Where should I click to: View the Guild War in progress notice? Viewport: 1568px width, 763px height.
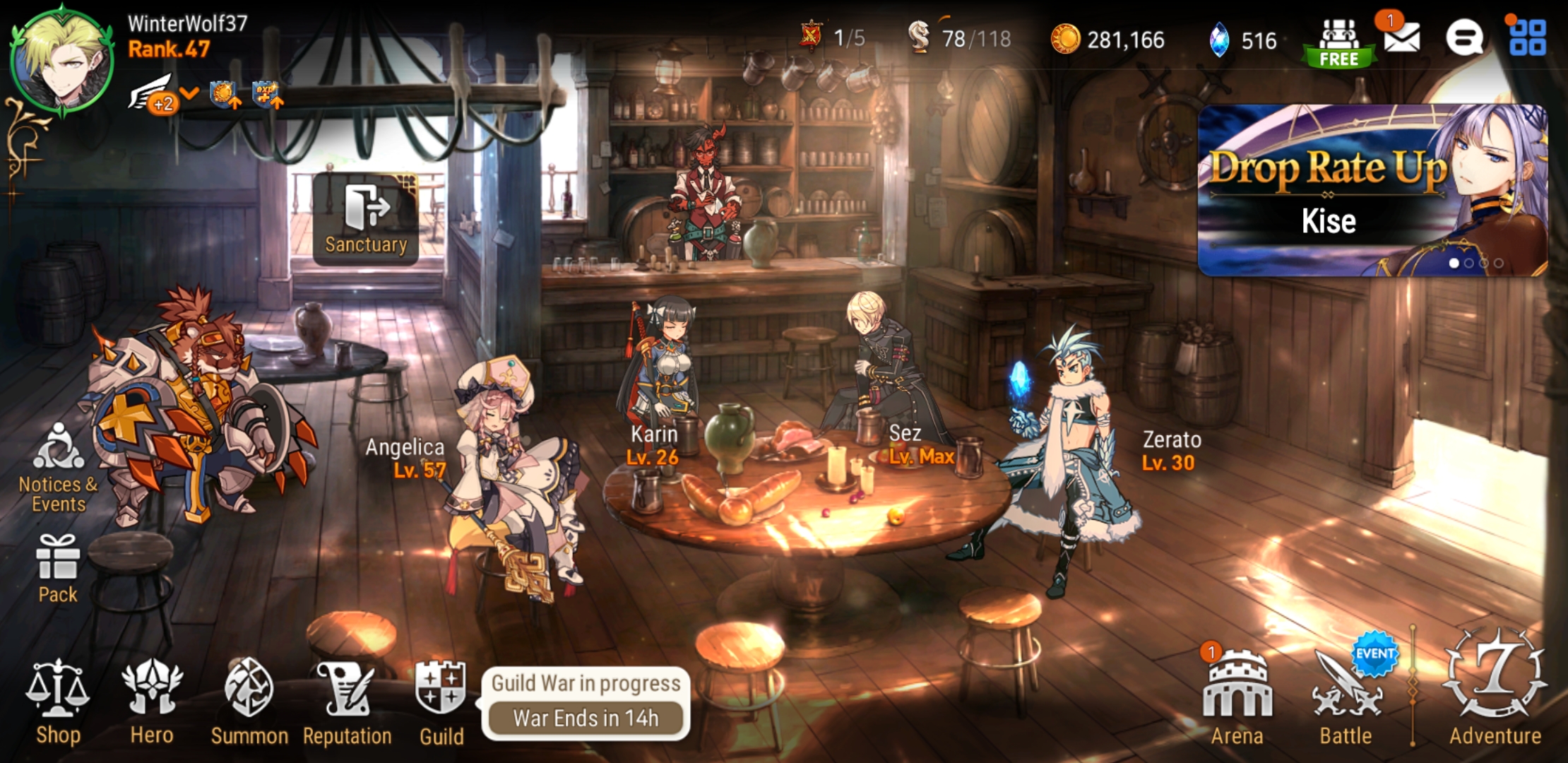586,702
